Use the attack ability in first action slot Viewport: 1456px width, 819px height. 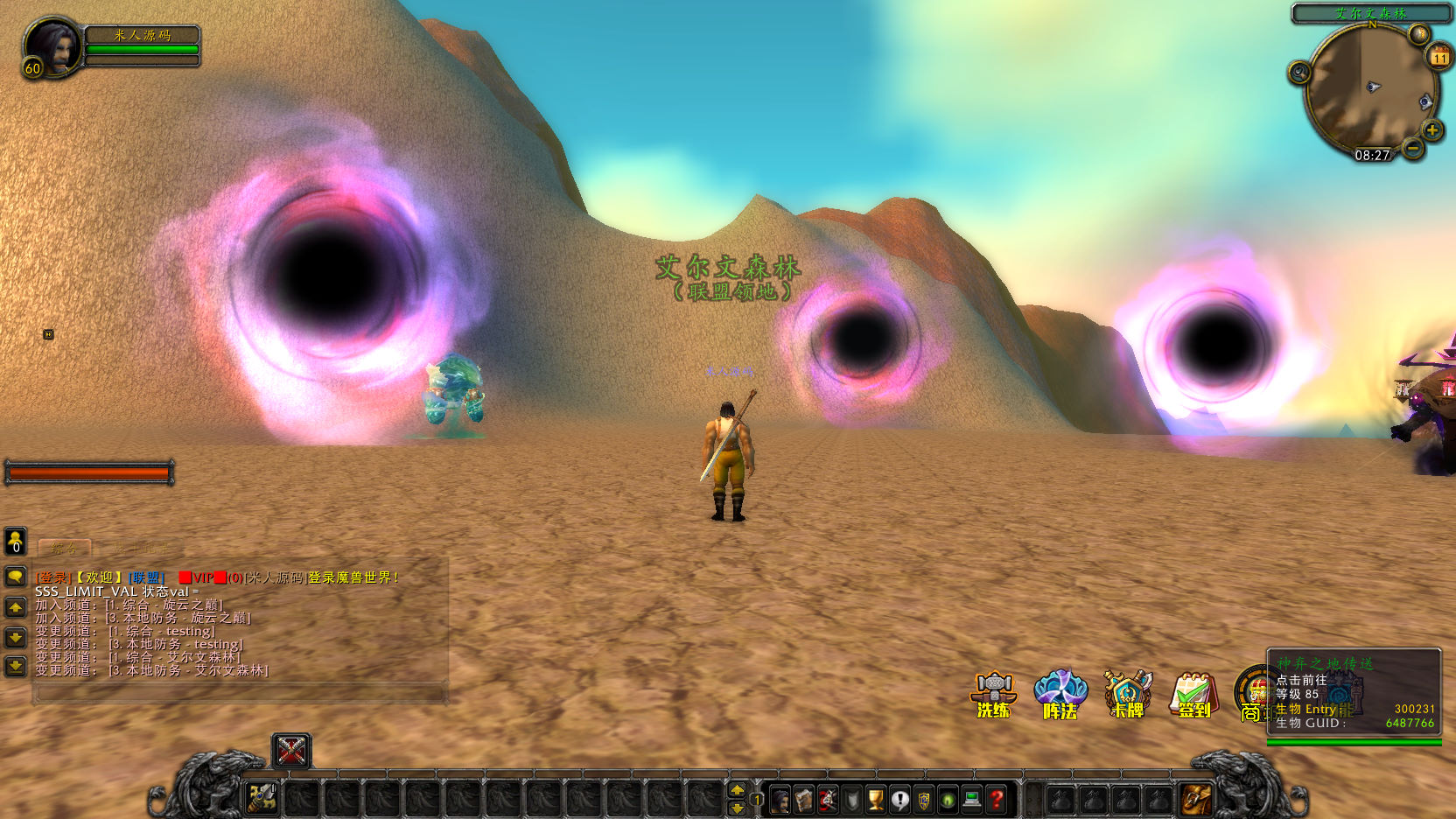pyautogui.click(x=262, y=798)
